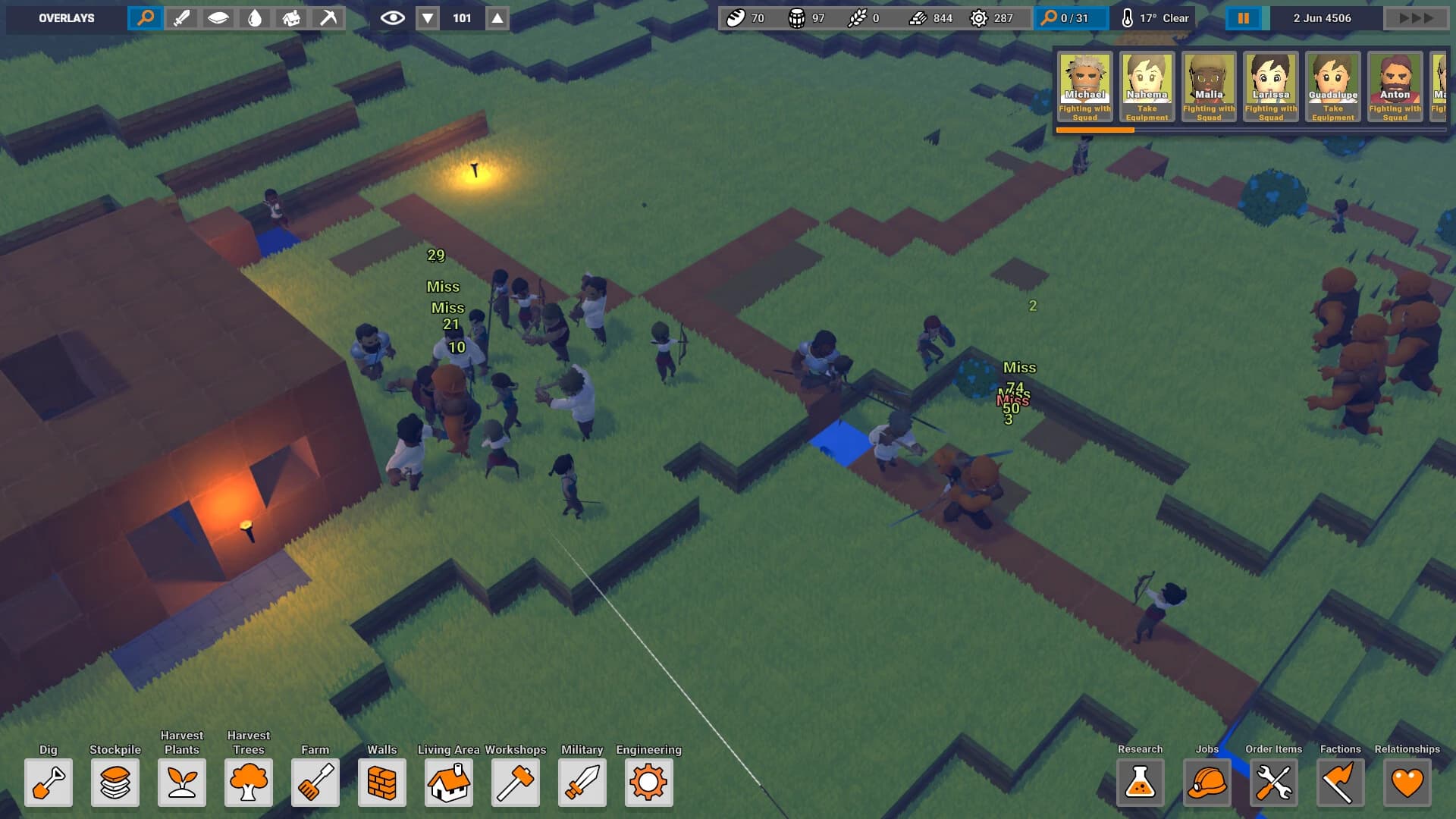Select the Walls building tool
1456x819 pixels.
coord(381,783)
